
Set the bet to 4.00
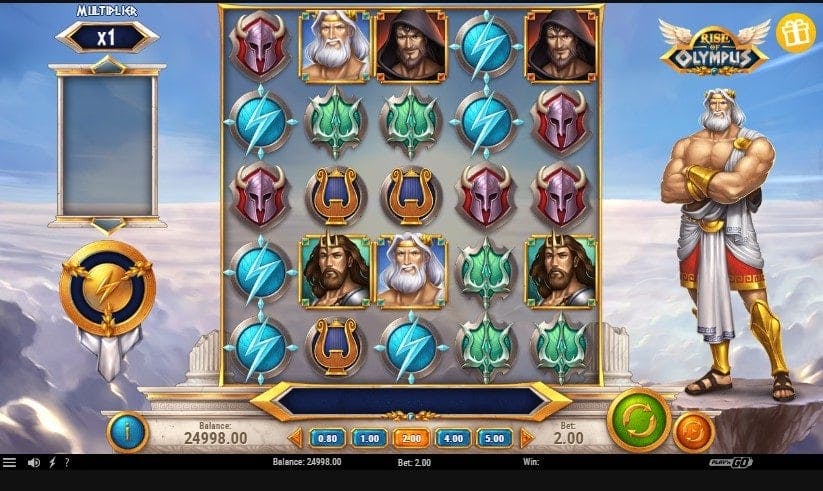point(453,438)
